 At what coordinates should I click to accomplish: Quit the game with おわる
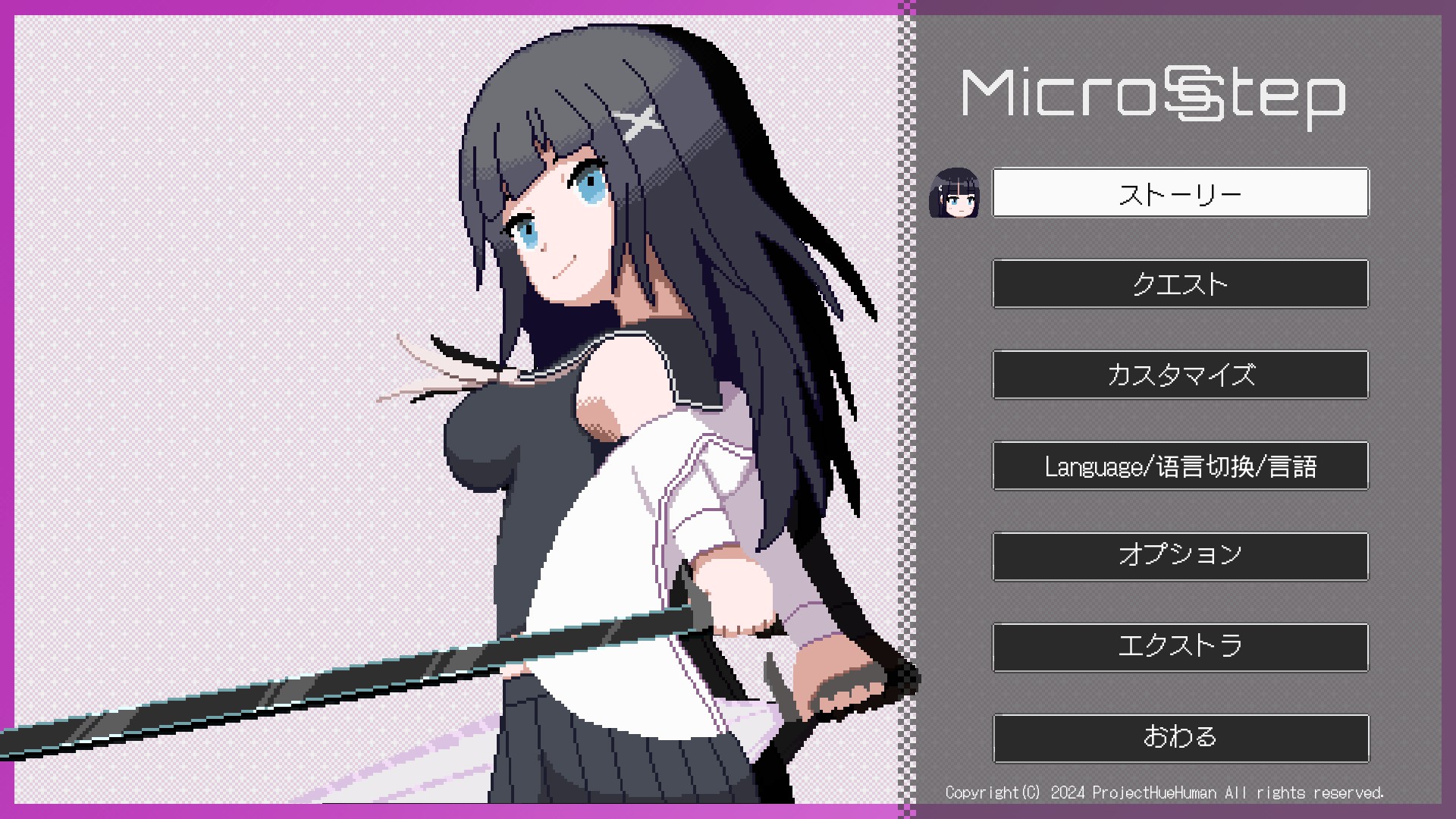(x=1180, y=737)
